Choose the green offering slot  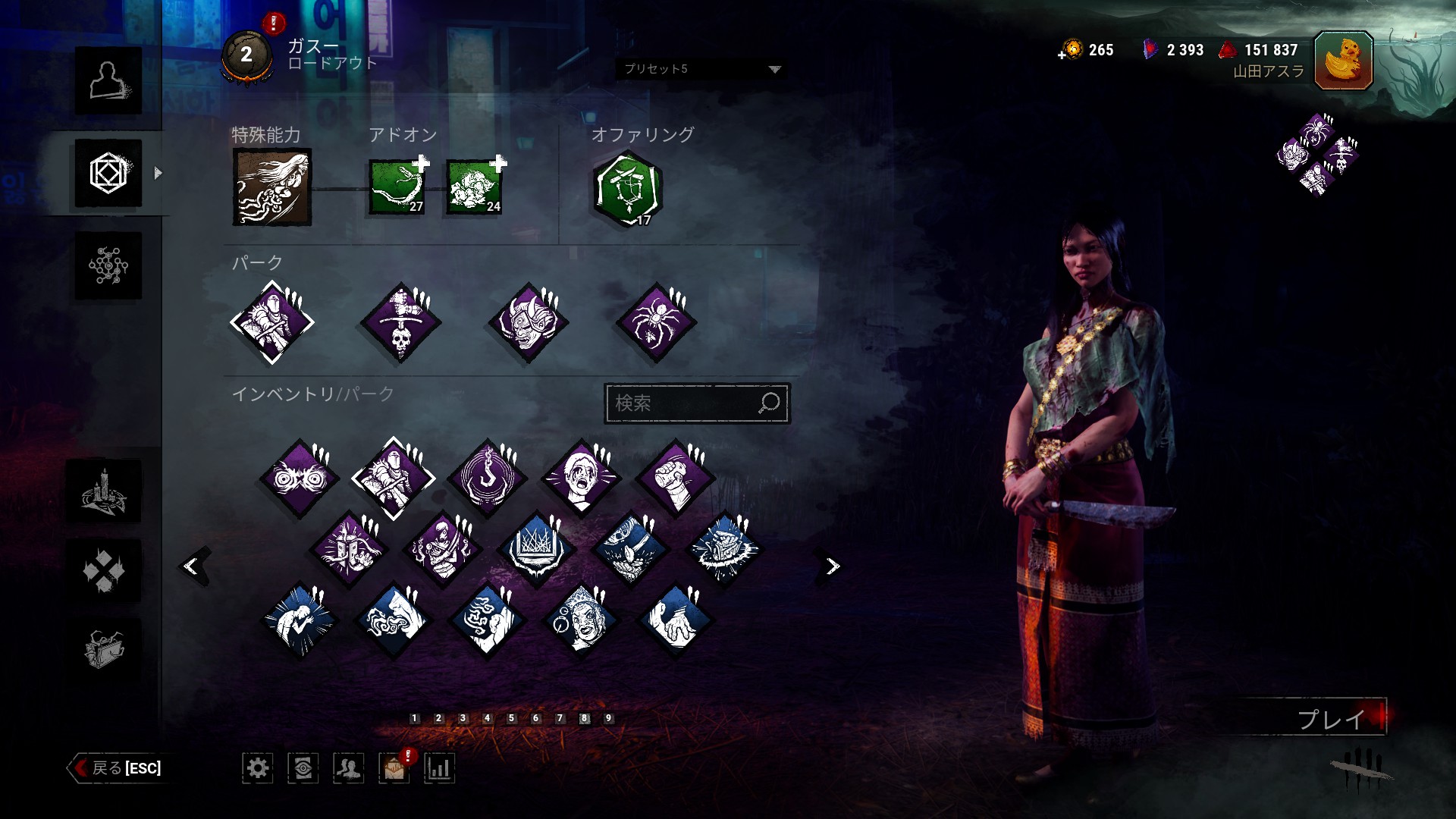pos(628,190)
